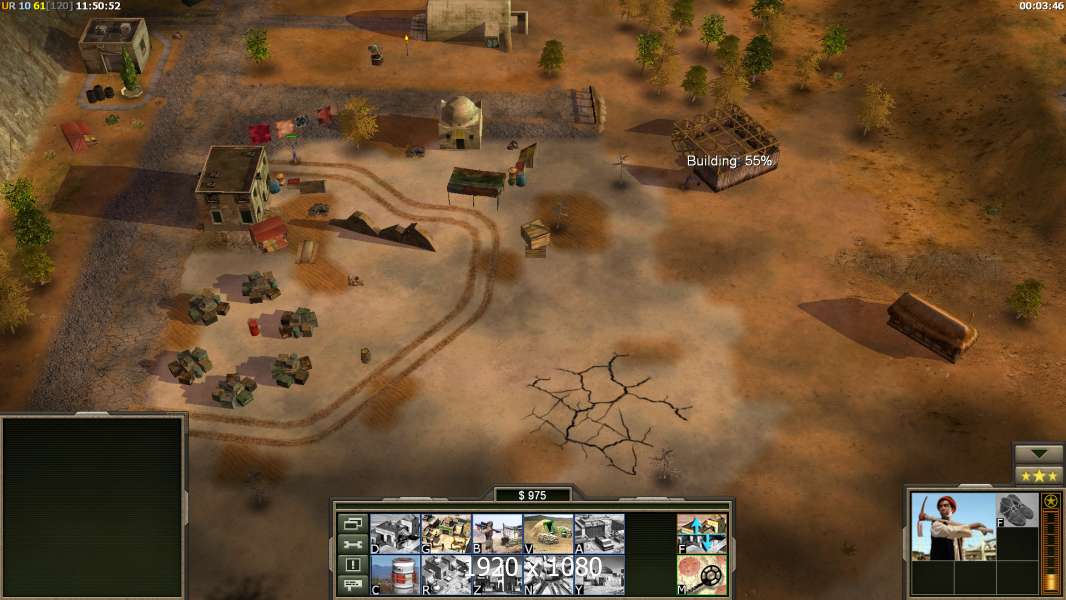Click the greyed-out building icon marked R

tap(446, 574)
